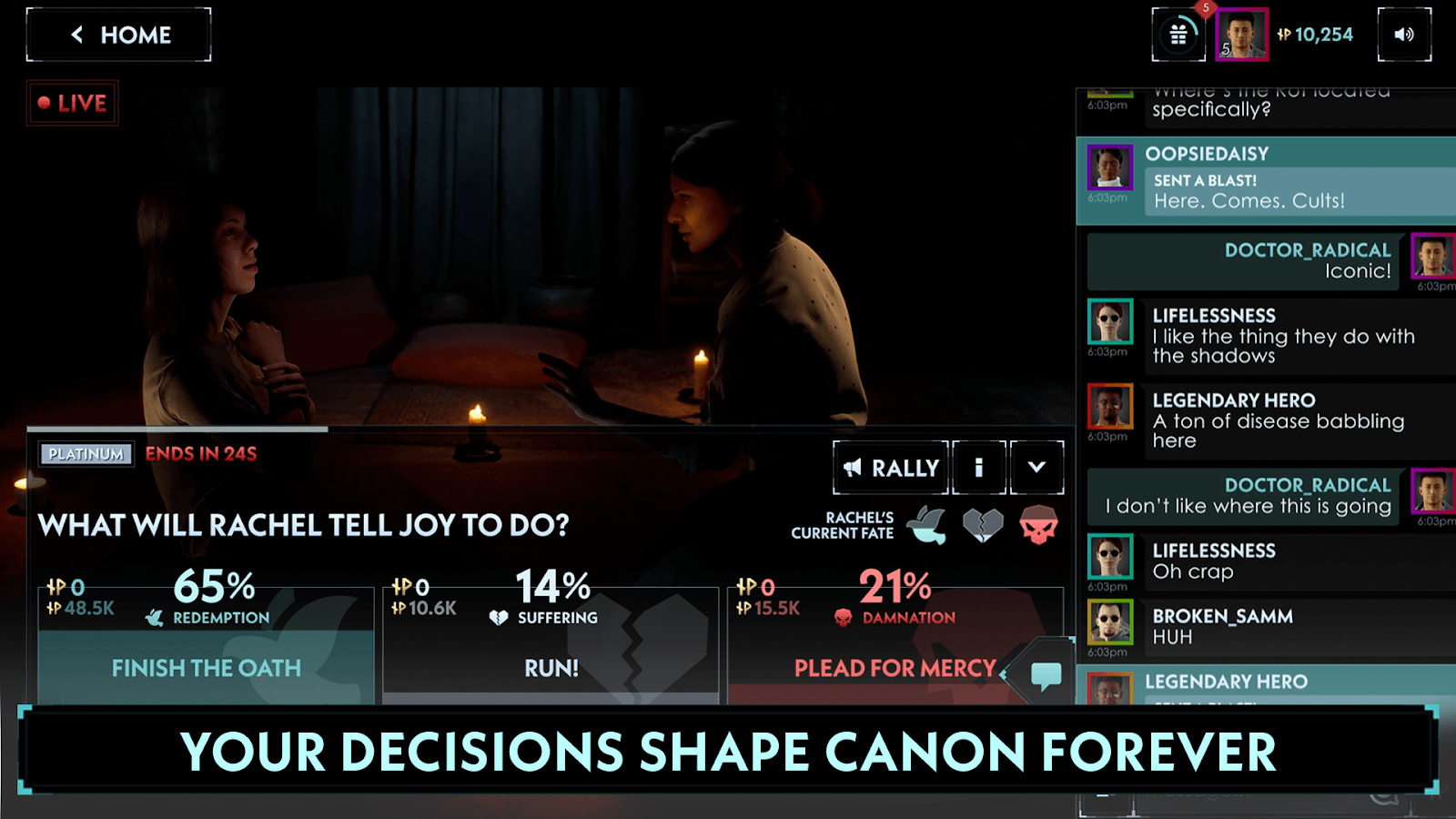This screenshot has width=1456, height=819.
Task: Open your level 5 player avatar
Action: point(1240,35)
